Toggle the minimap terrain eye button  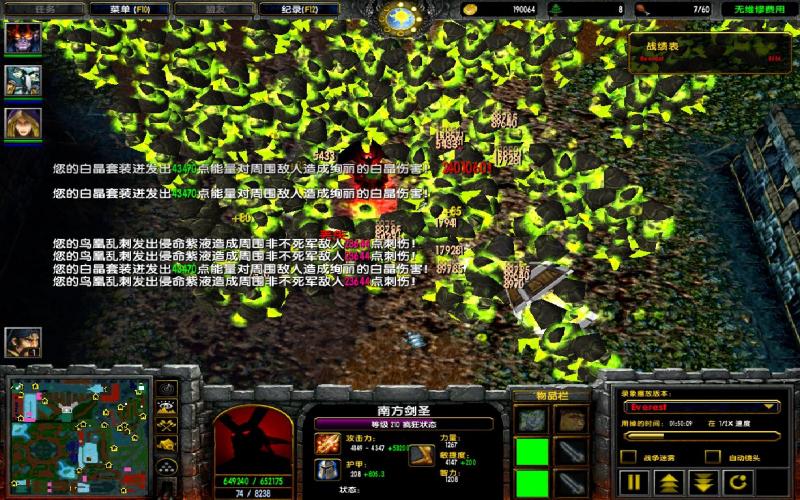tap(168, 409)
